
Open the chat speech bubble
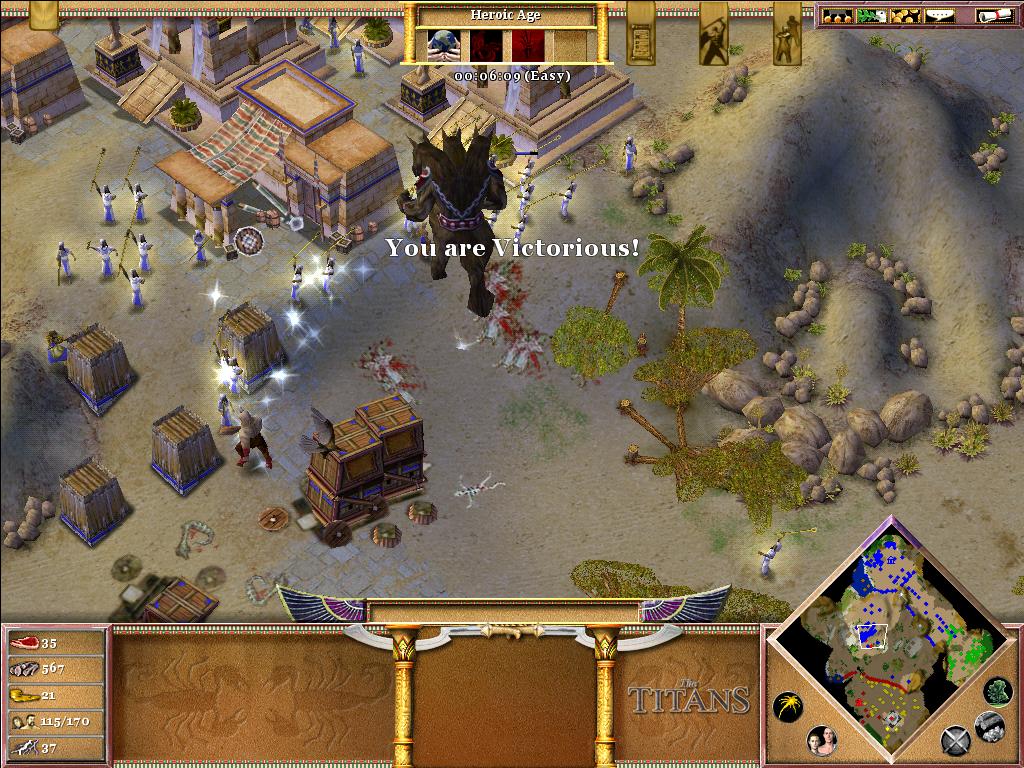click(939, 16)
